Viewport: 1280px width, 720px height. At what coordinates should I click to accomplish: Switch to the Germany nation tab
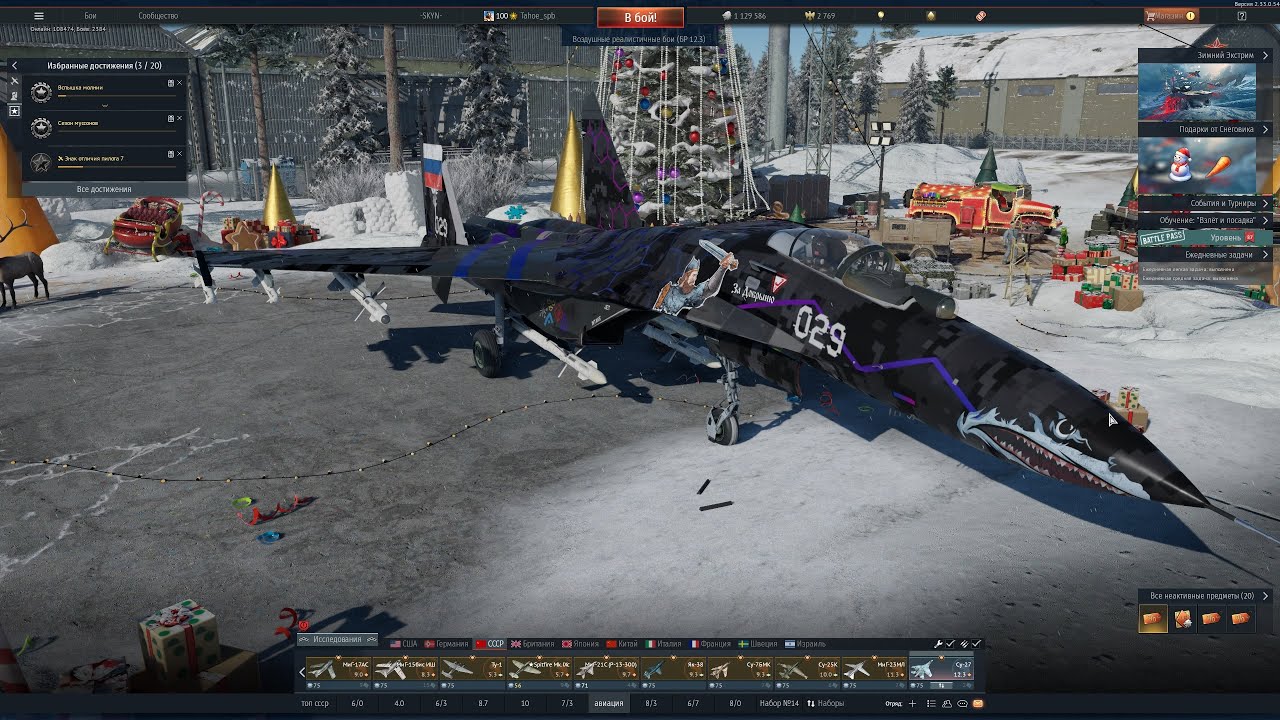pyautogui.click(x=446, y=644)
